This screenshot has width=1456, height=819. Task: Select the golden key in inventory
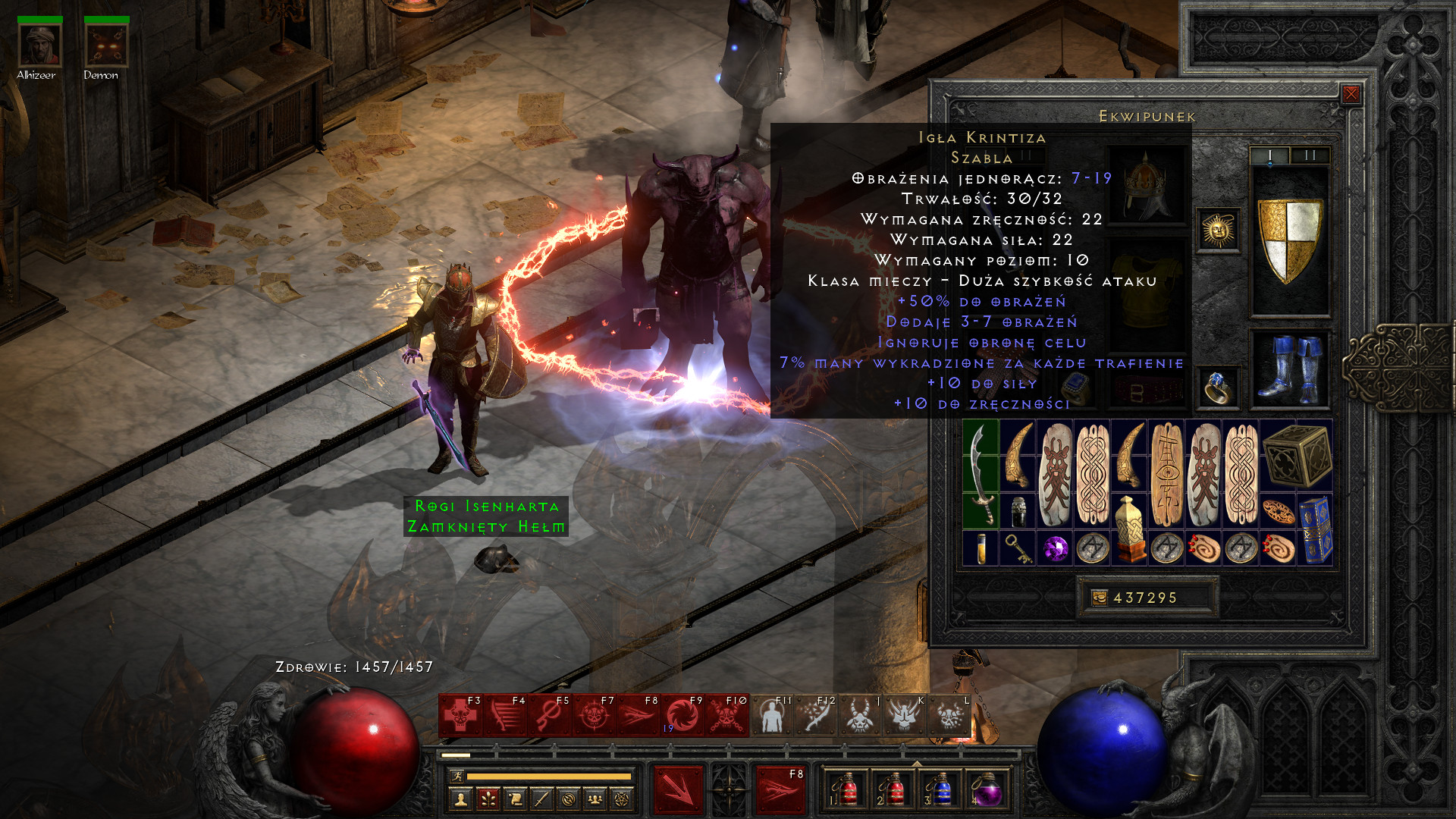tap(1018, 548)
